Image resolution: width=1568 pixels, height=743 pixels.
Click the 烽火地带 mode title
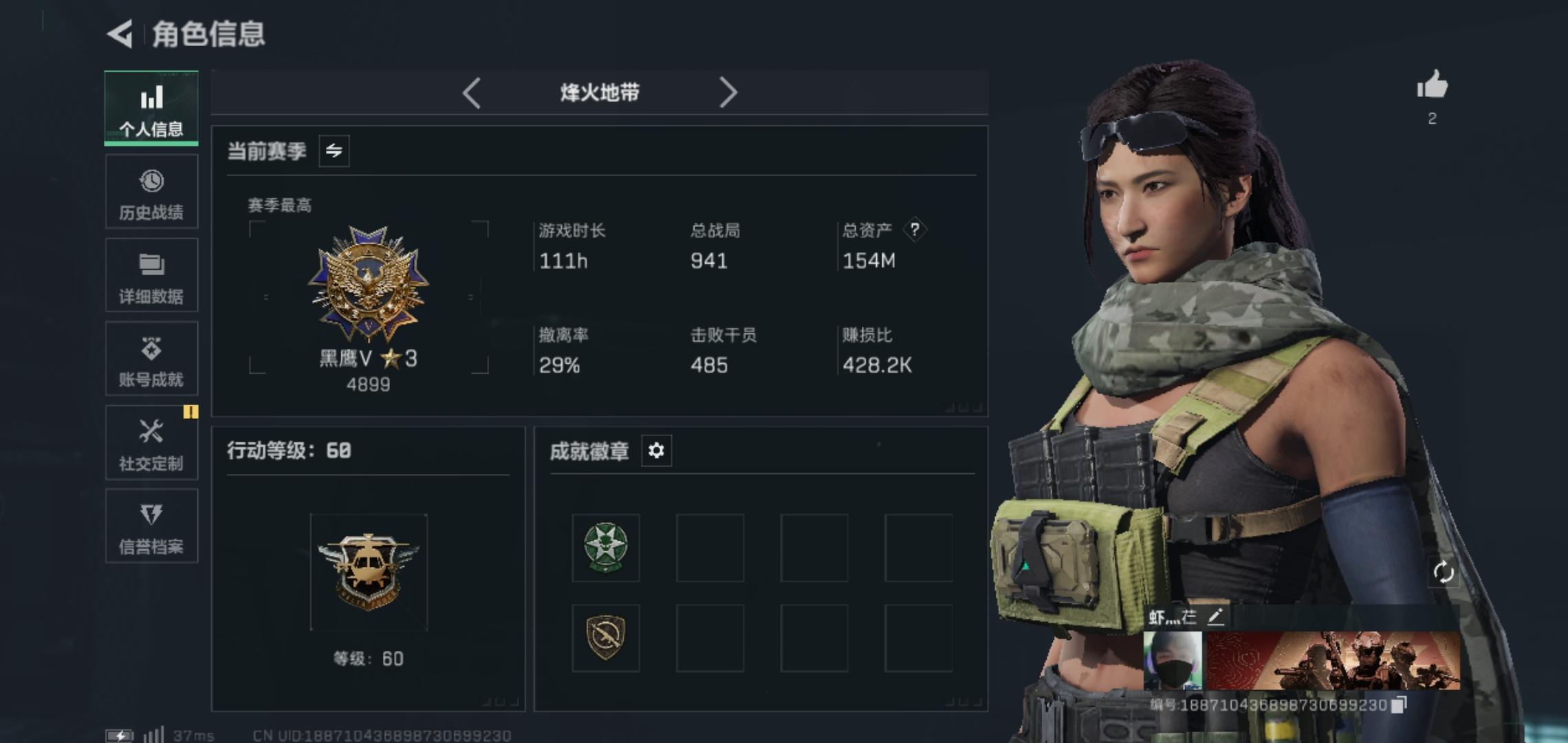pyautogui.click(x=600, y=91)
